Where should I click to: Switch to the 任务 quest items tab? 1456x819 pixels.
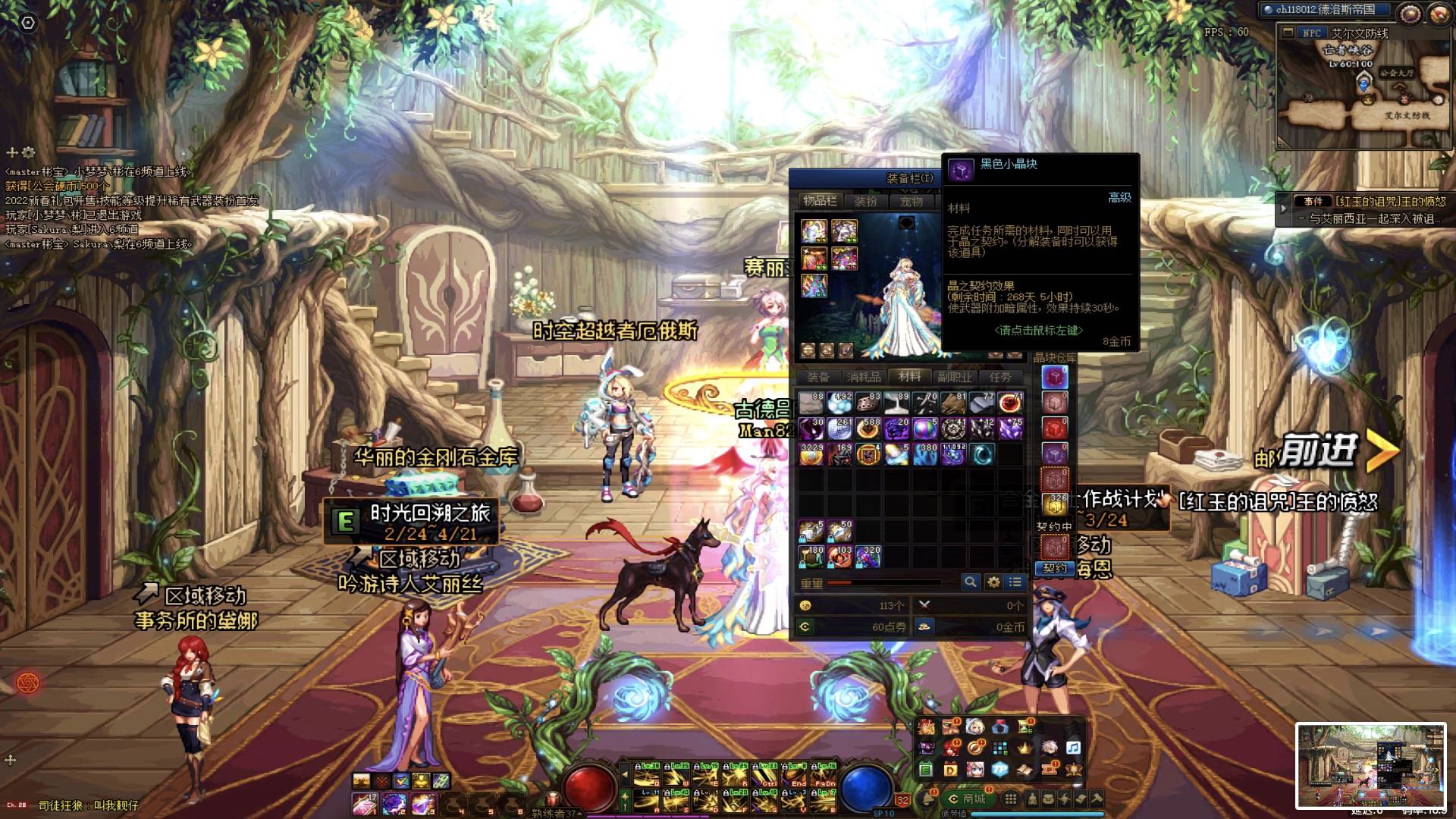point(999,377)
